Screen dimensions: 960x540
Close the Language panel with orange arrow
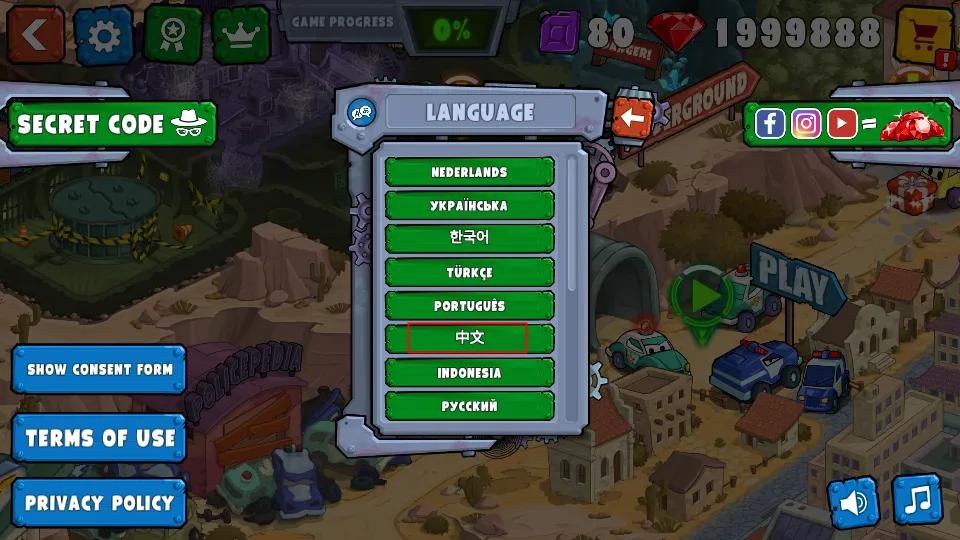(x=632, y=118)
